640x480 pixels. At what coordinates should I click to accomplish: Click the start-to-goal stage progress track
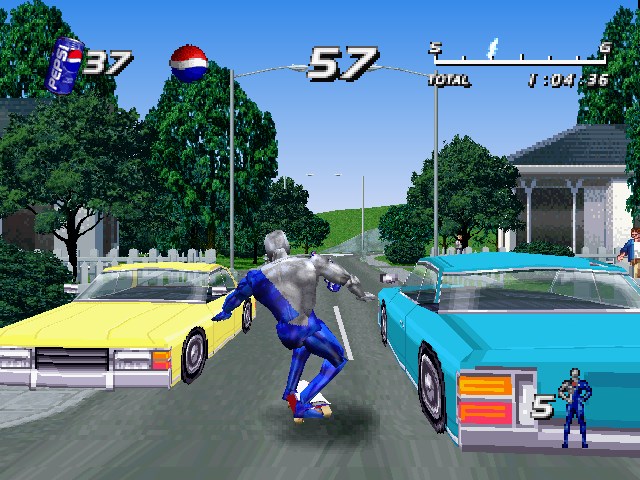click(518, 58)
